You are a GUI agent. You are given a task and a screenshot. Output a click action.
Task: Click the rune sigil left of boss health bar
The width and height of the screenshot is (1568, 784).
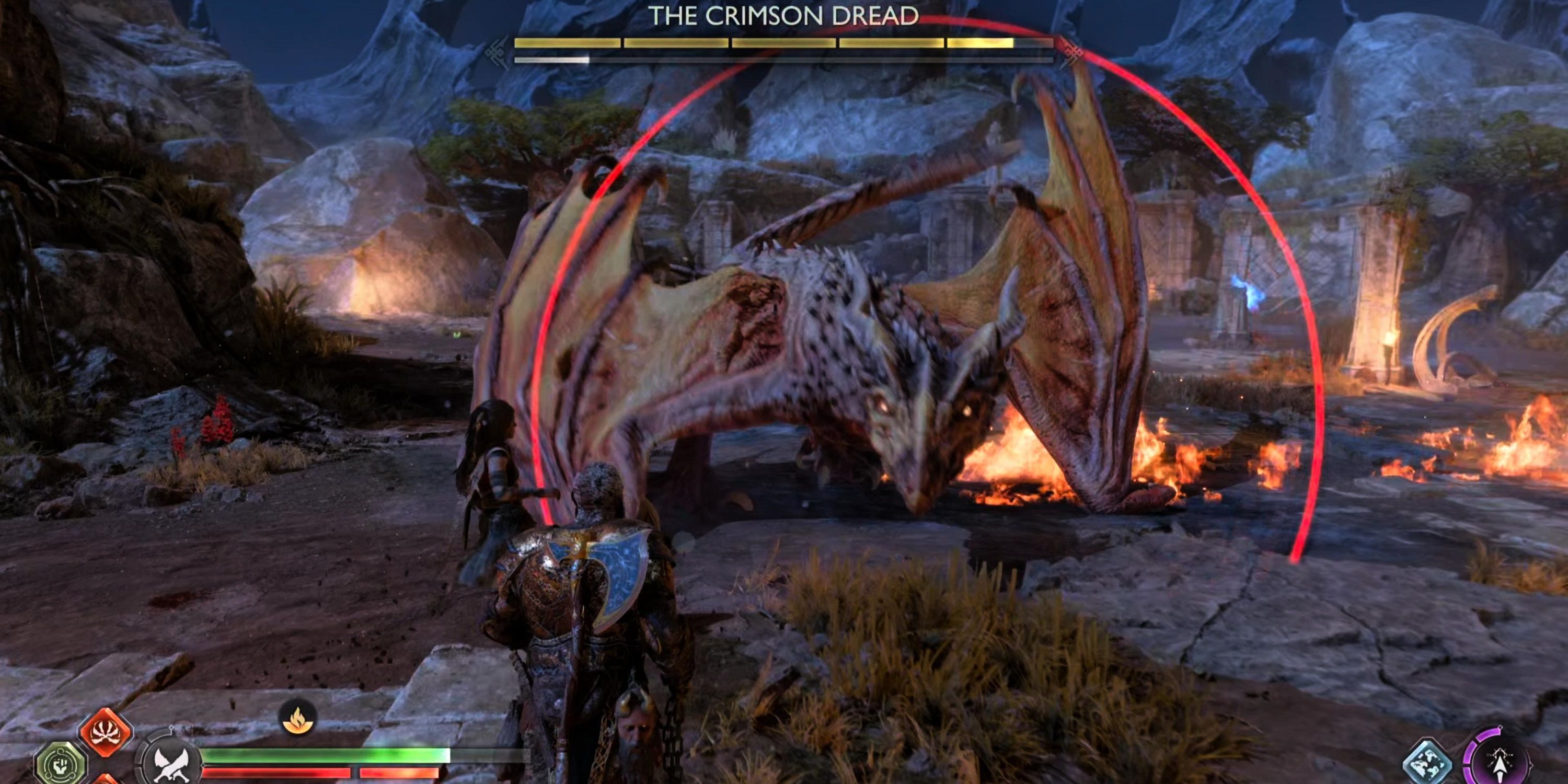495,53
